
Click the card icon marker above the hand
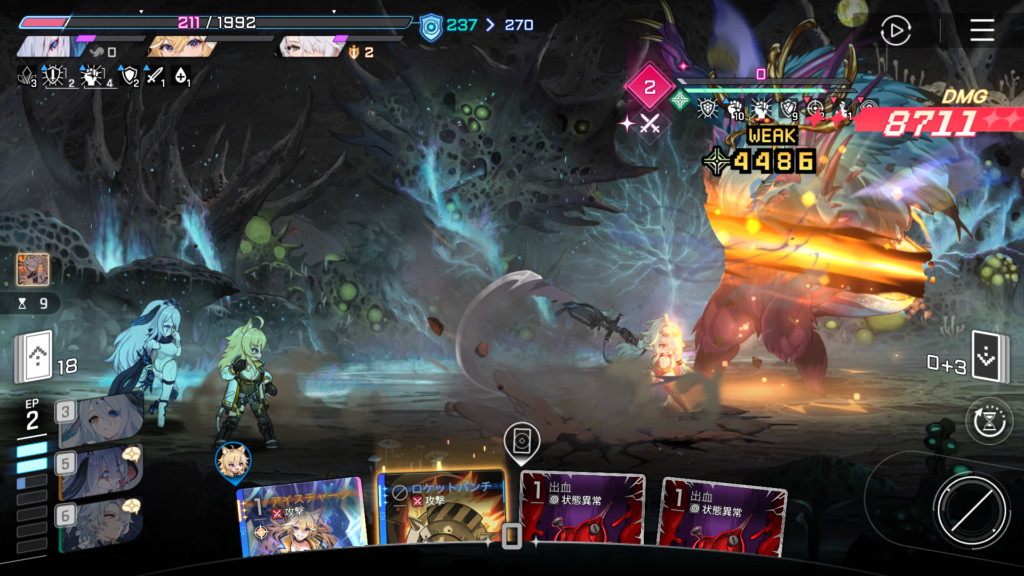point(518,440)
